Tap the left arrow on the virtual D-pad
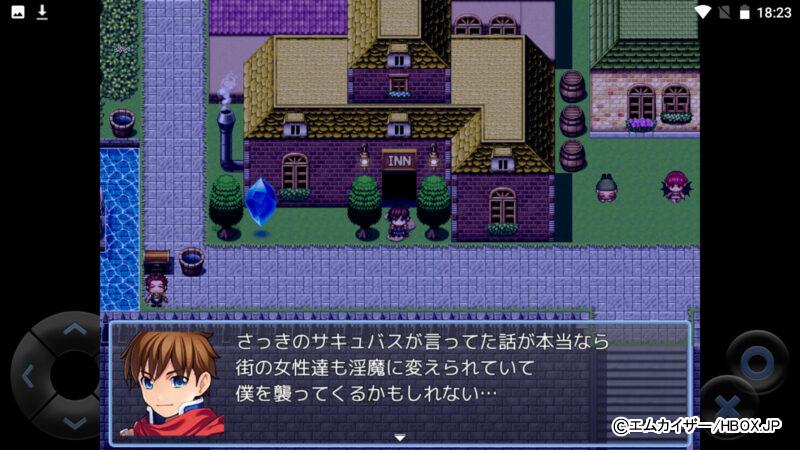800x450 pixels. click(x=28, y=377)
